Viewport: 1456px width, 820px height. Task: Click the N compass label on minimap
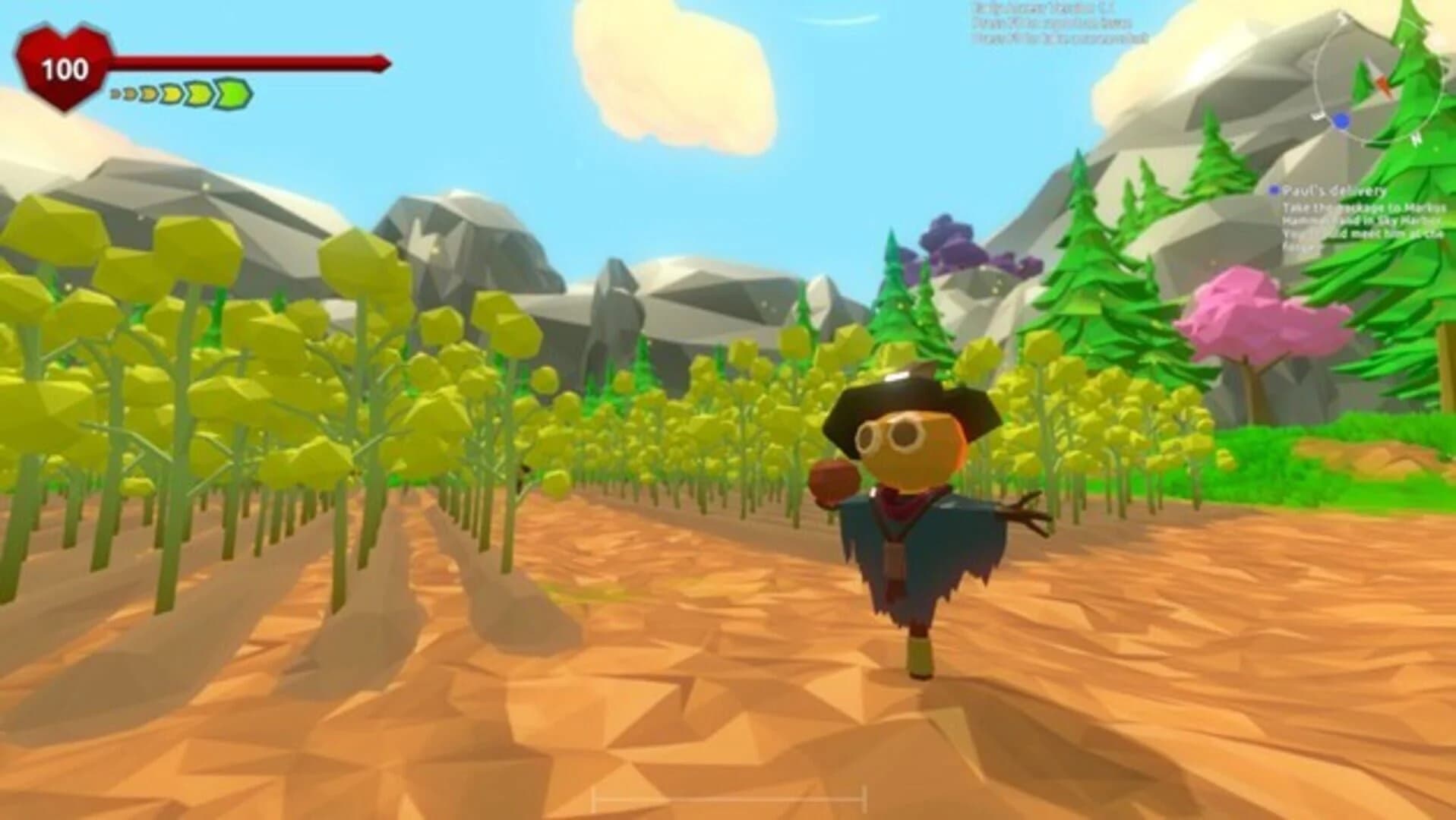coord(1416,138)
